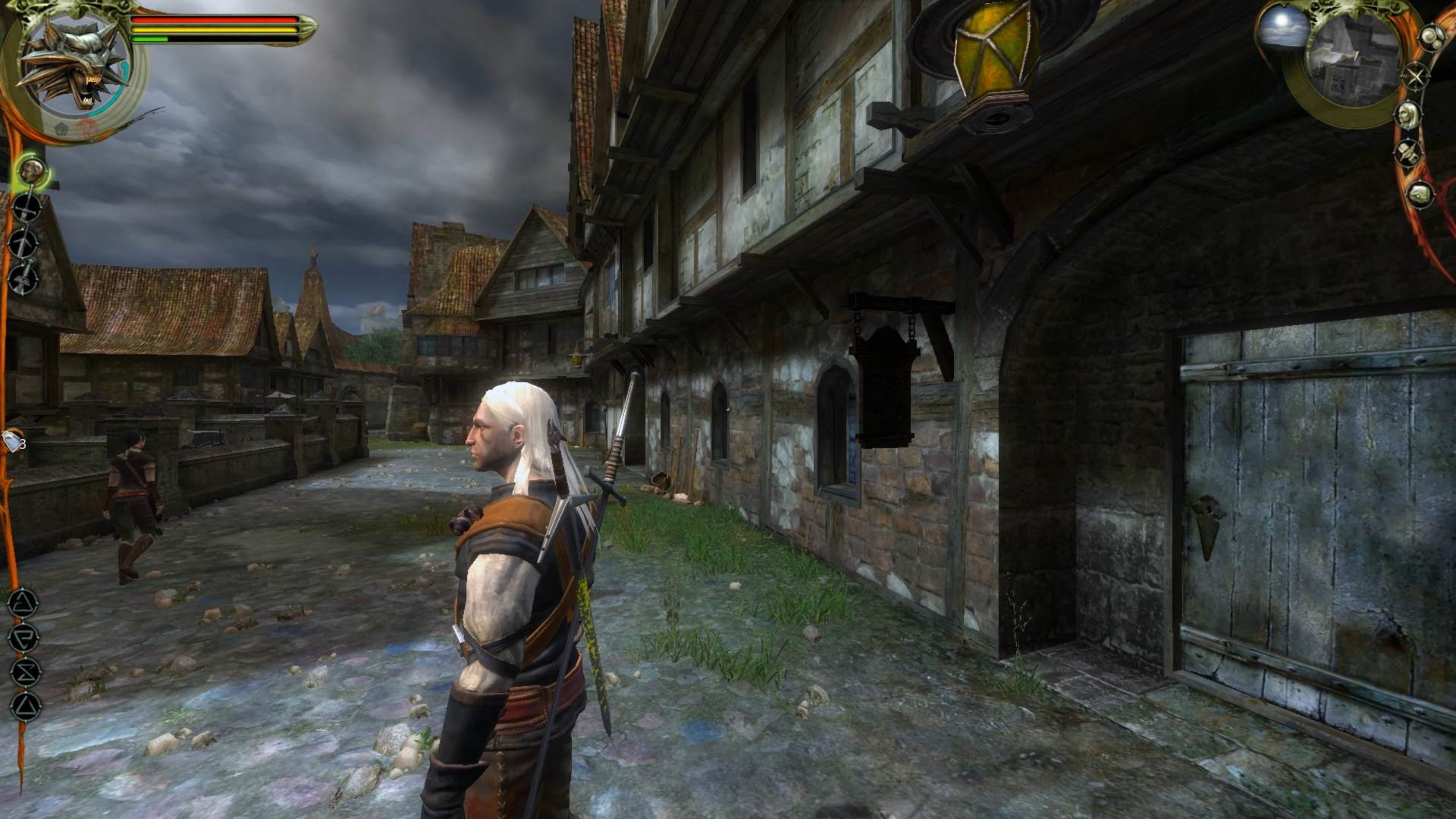Viewport: 1456px width, 819px height.
Task: Click the player arrow on the minimap
Action: coord(1356,55)
